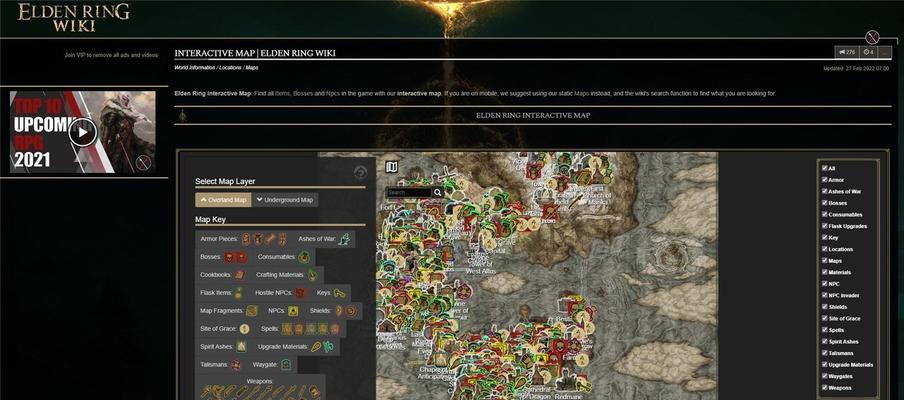The width and height of the screenshot is (904, 400).
Task: Toggle the Consumables filter checkbox
Action: pos(824,214)
